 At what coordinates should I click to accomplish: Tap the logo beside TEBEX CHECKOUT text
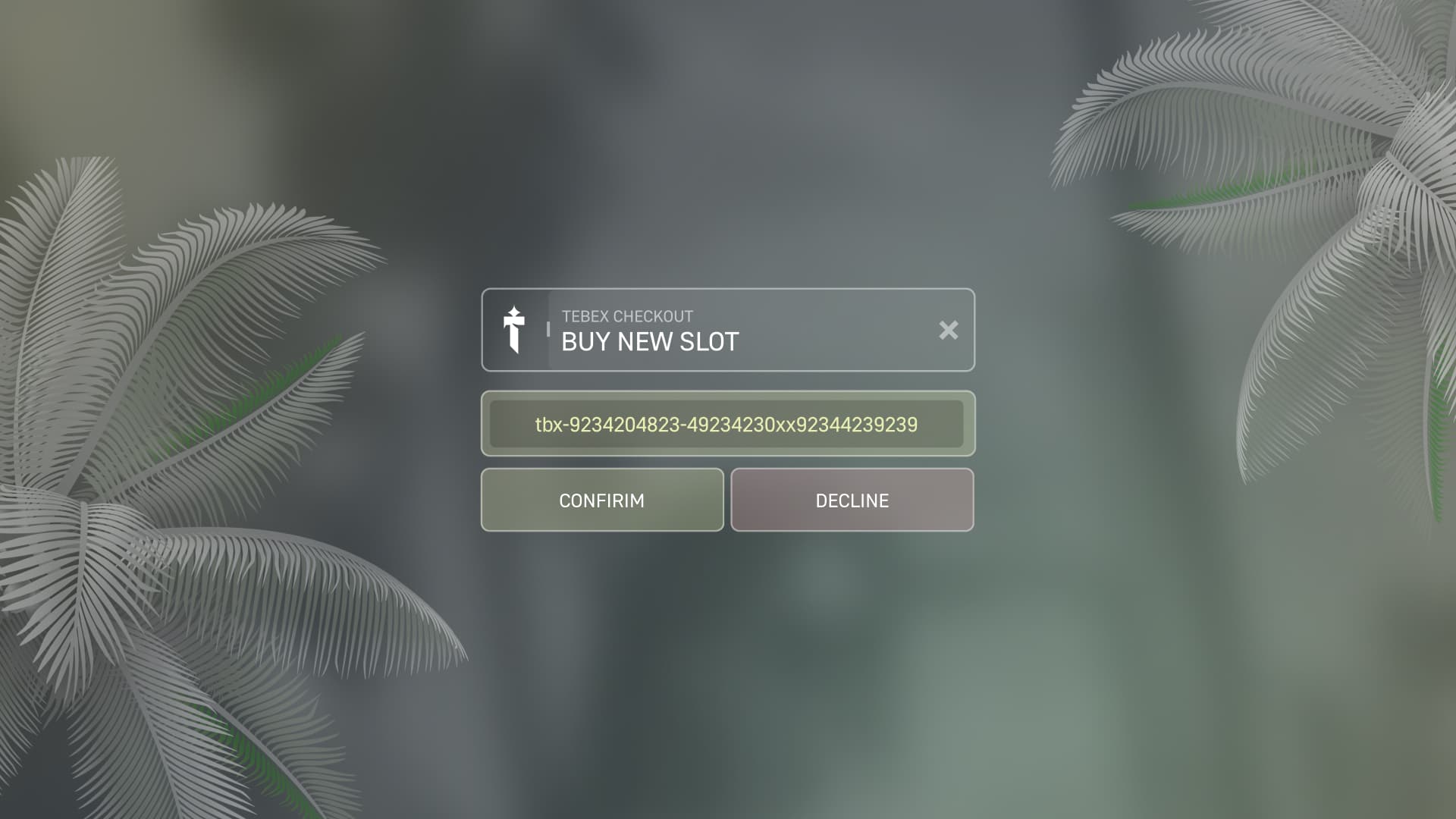[515, 330]
